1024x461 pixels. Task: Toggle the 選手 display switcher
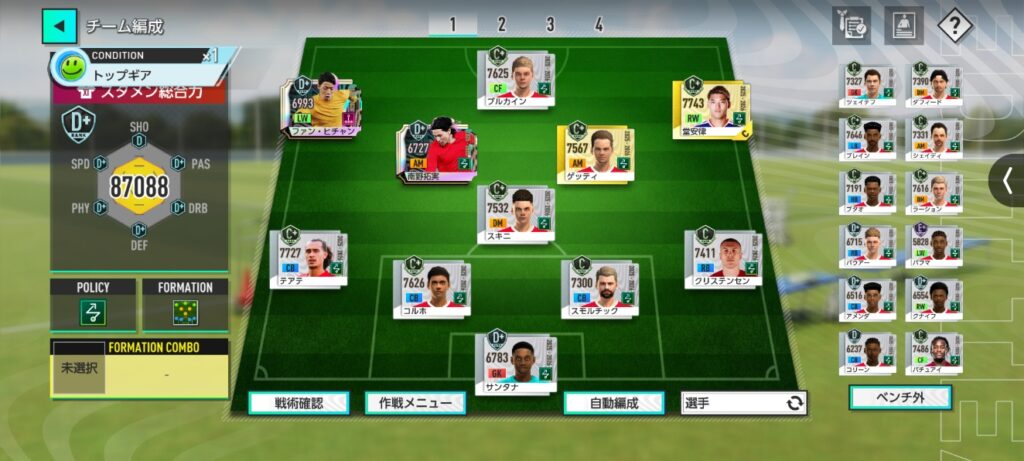744,403
